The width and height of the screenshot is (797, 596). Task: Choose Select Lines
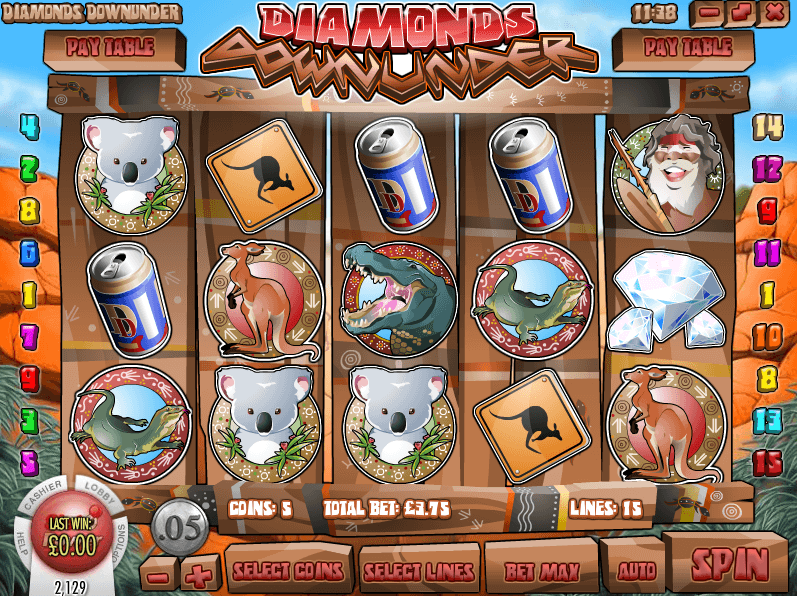click(418, 571)
